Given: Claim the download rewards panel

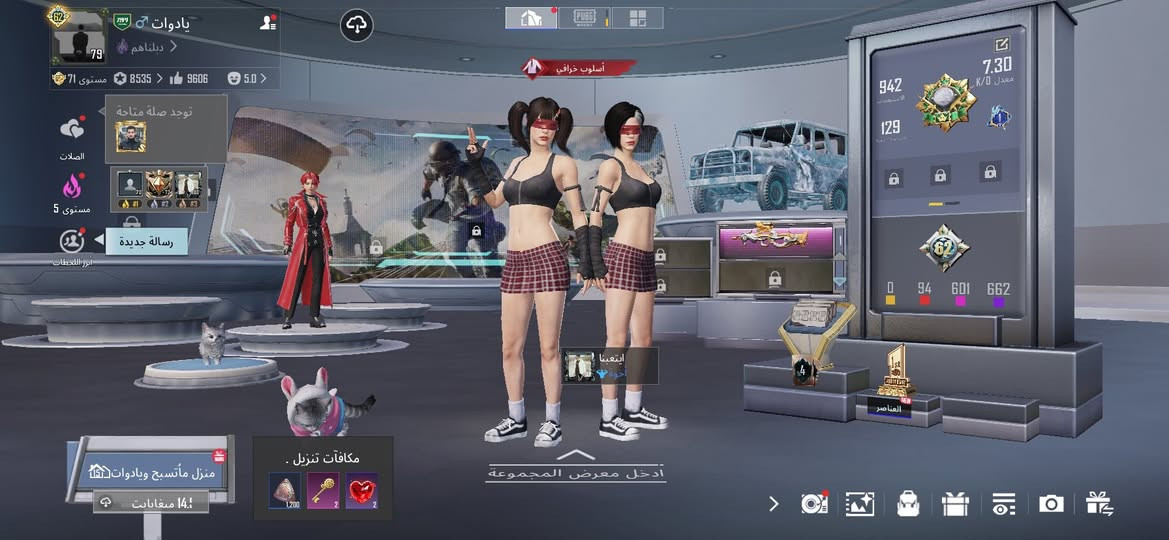Looking at the screenshot, I should pyautogui.click(x=322, y=478).
